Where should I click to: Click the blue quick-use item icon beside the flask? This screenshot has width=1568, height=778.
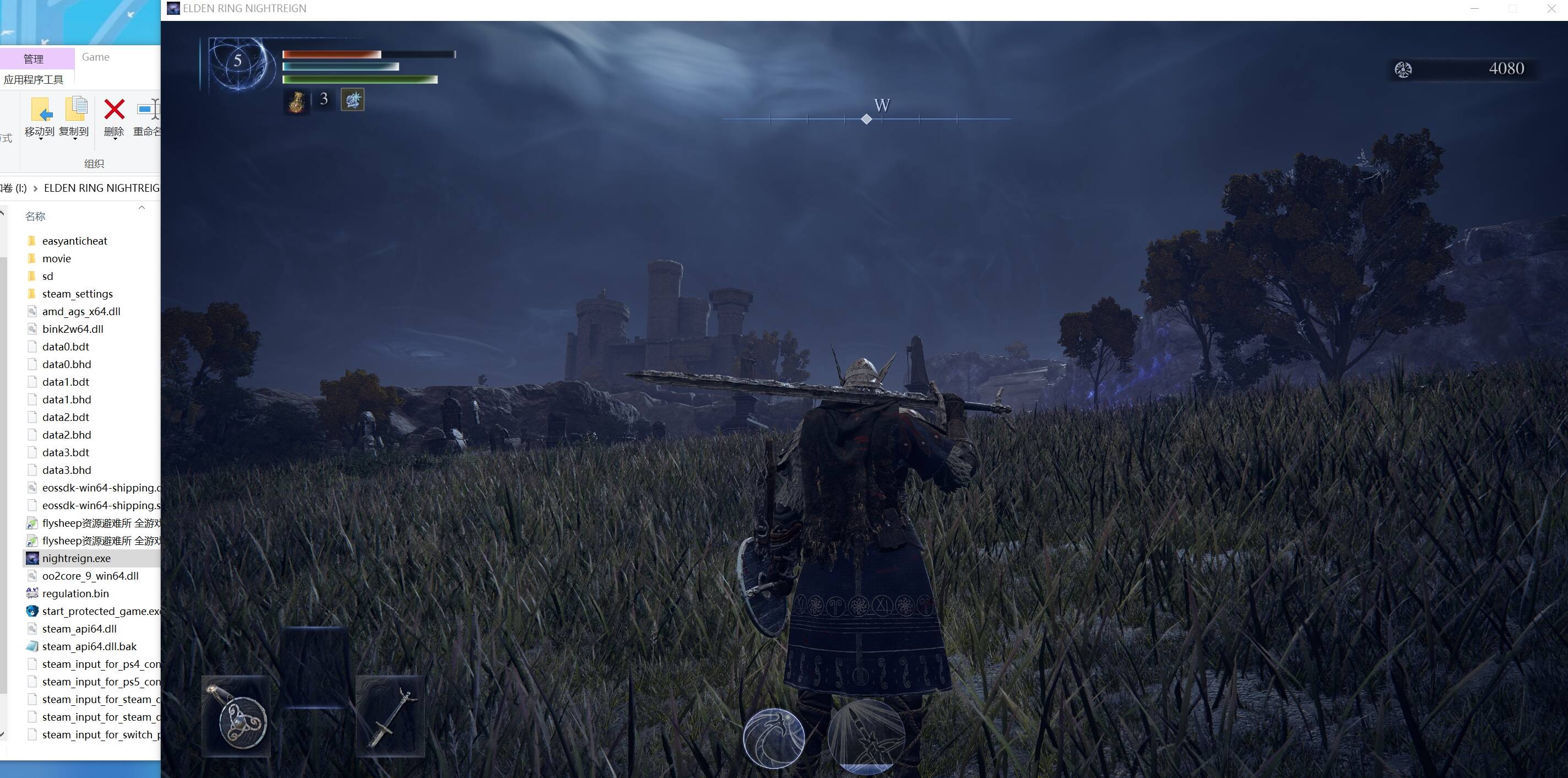353,100
